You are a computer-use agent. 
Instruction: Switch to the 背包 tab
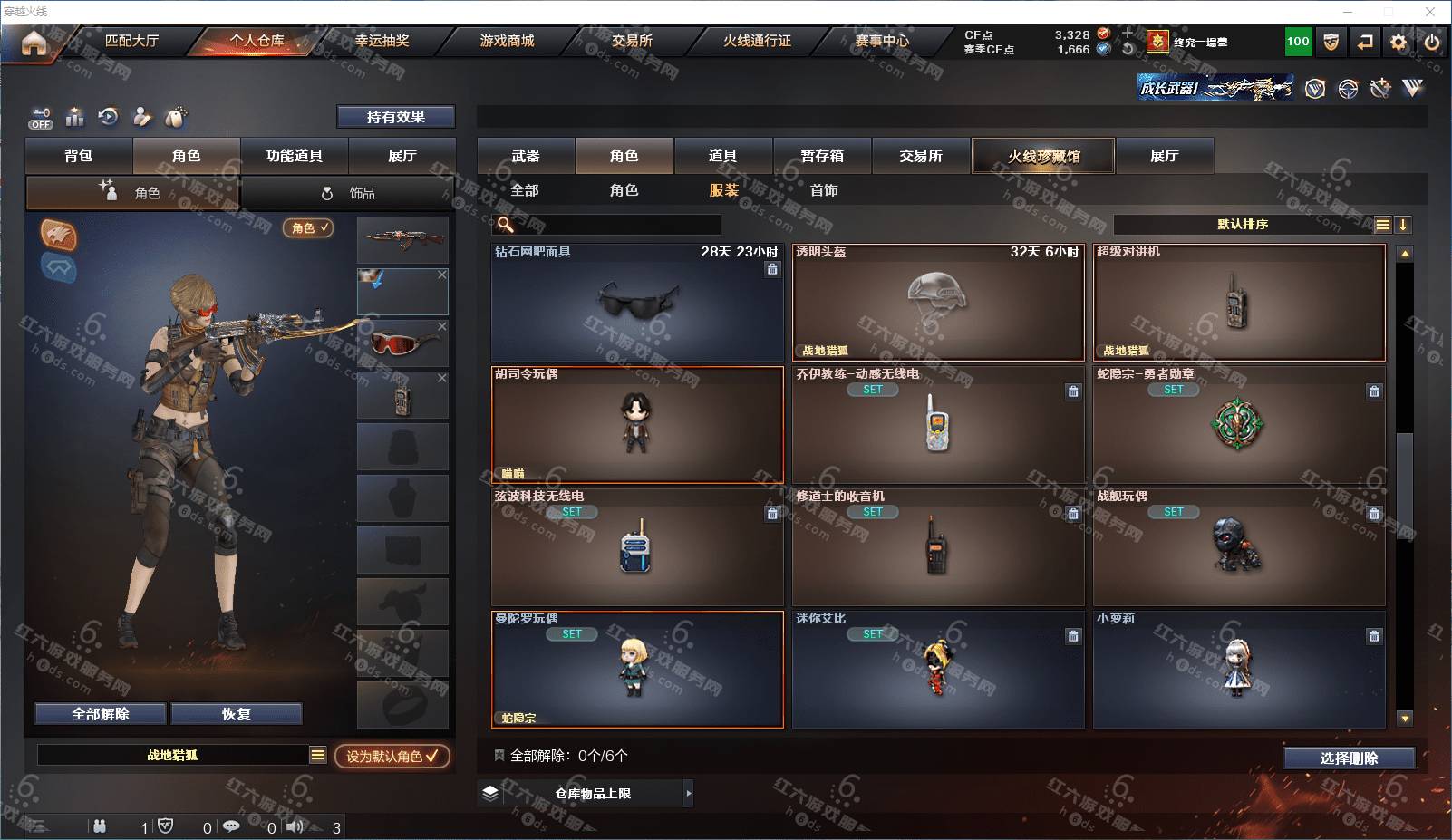79,156
